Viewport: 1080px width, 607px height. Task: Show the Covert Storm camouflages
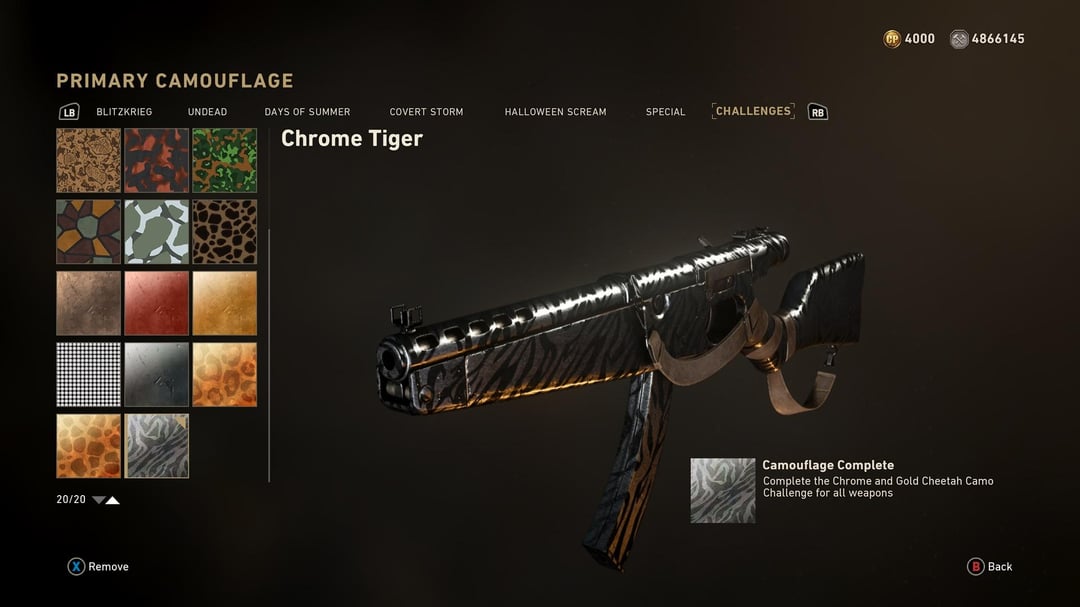(426, 112)
